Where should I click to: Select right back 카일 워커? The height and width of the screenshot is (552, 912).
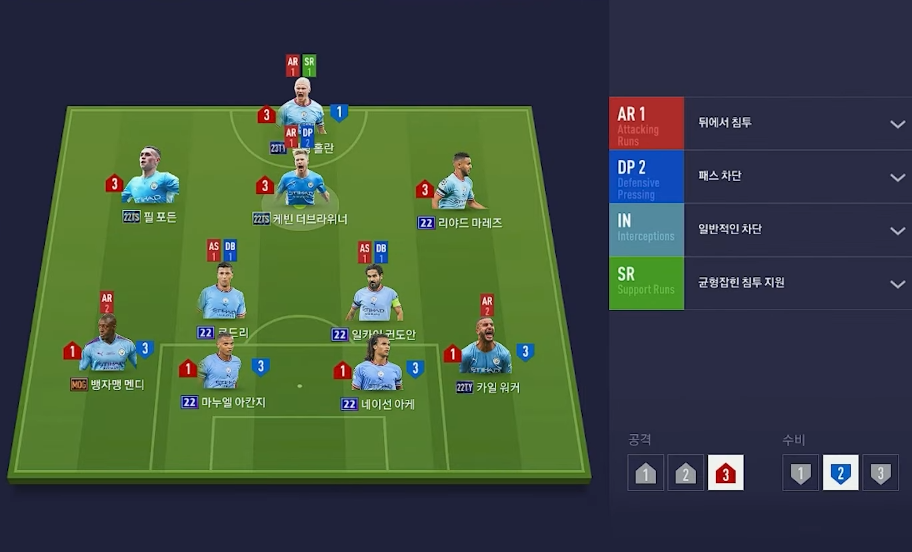487,350
